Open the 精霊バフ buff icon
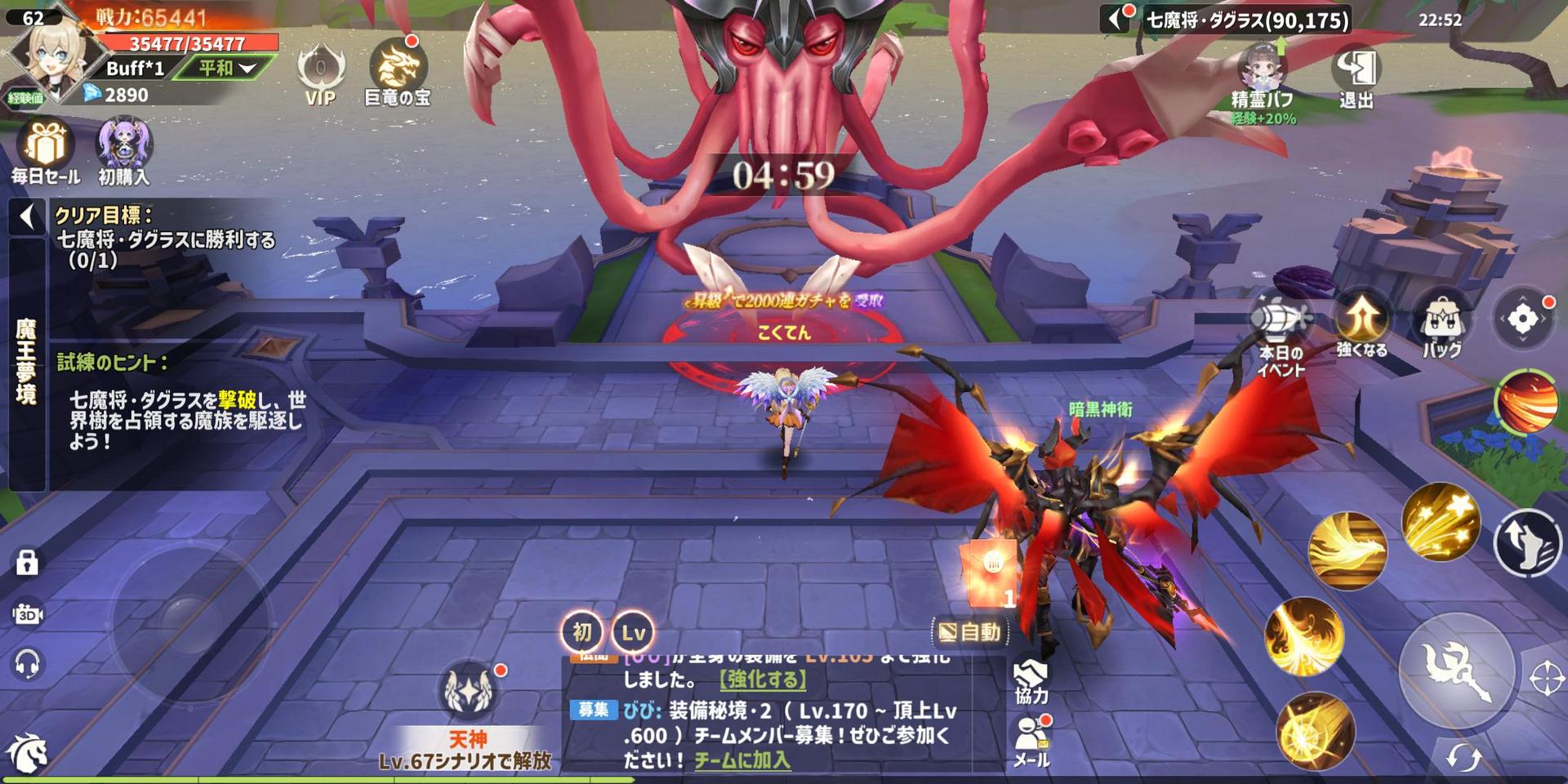Image resolution: width=1568 pixels, height=784 pixels. pos(1263,78)
